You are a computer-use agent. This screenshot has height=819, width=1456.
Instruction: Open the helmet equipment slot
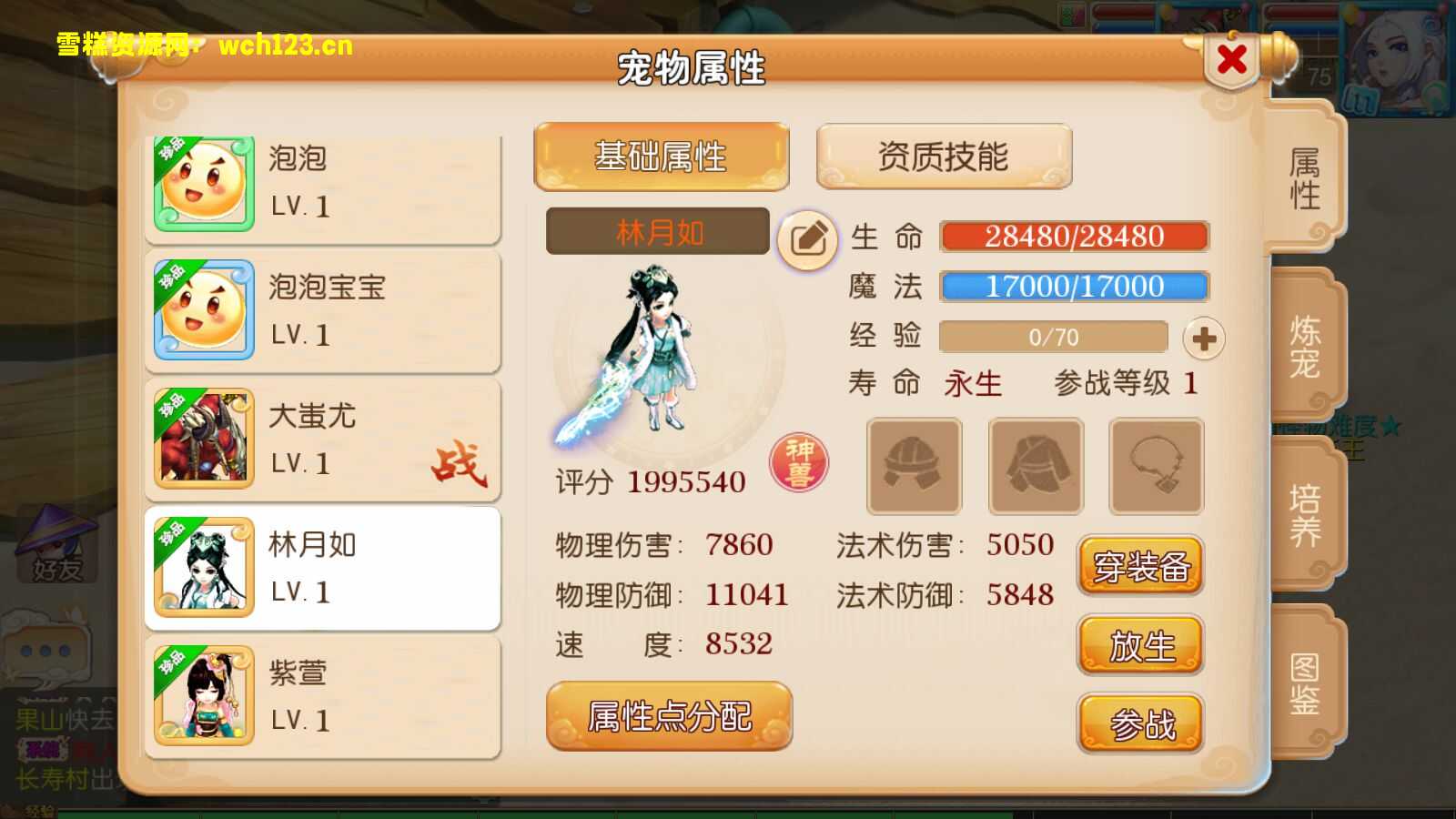(x=912, y=466)
